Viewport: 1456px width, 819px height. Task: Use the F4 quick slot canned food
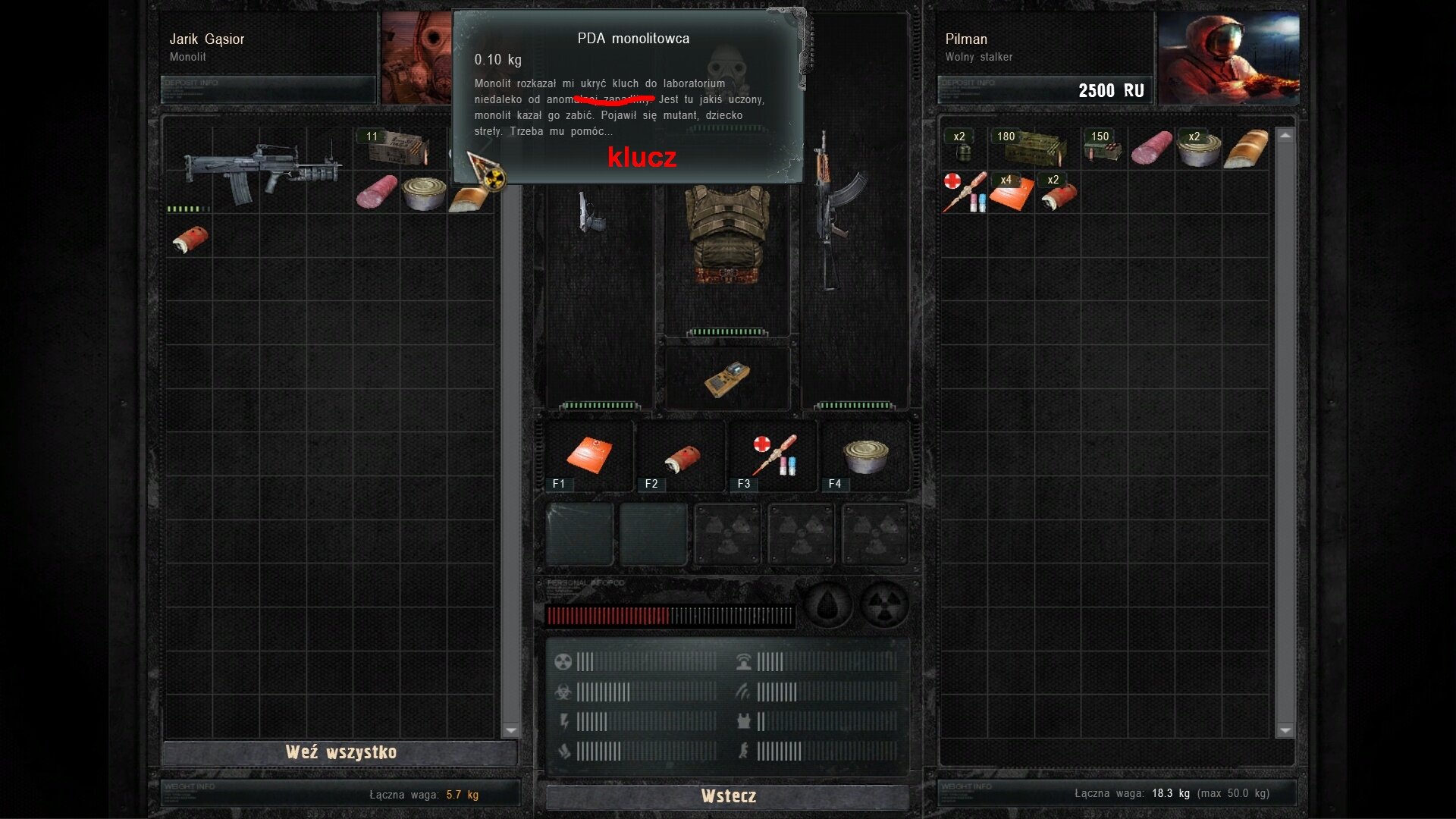[864, 457]
